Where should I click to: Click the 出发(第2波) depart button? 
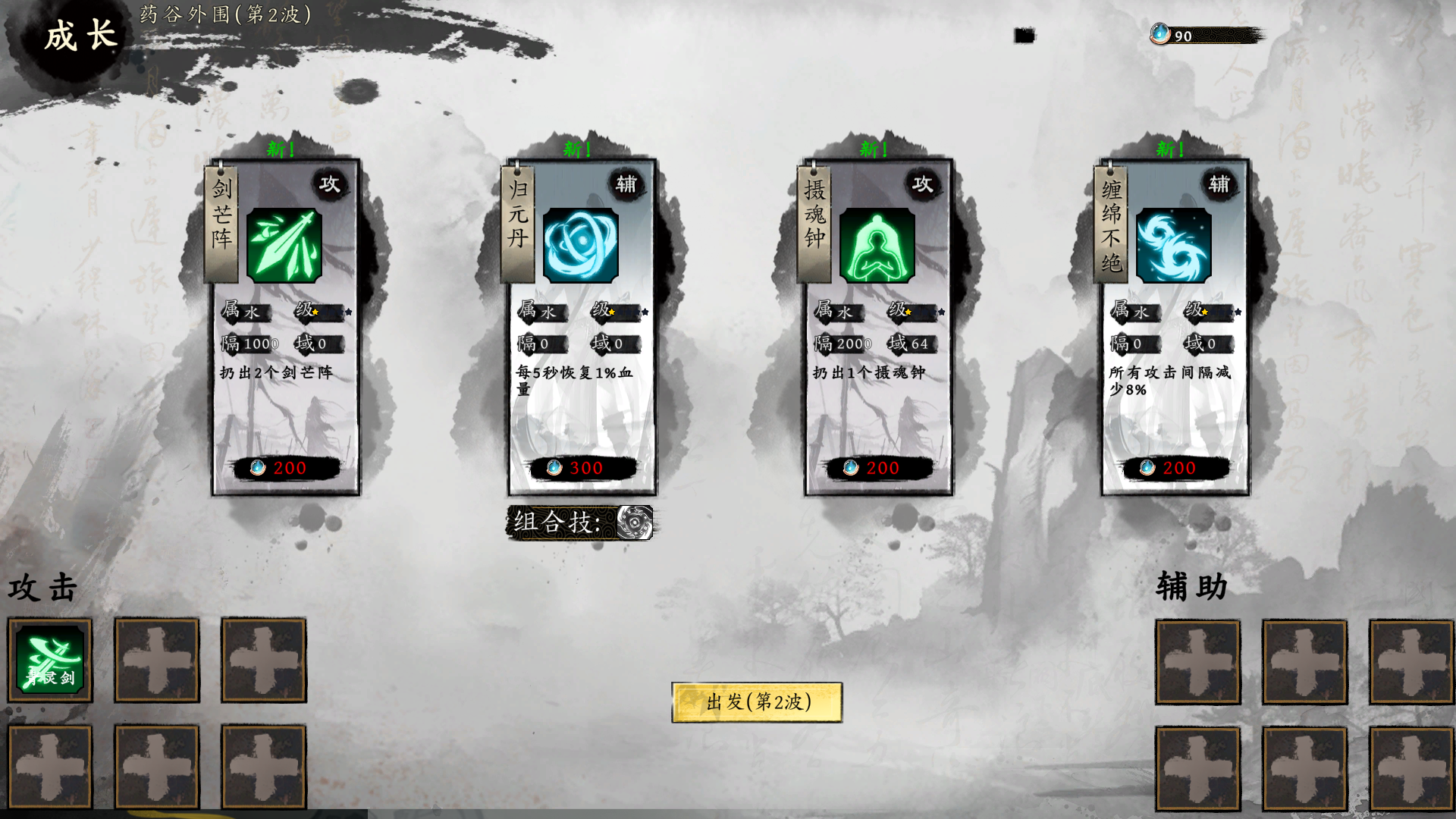coord(757,702)
